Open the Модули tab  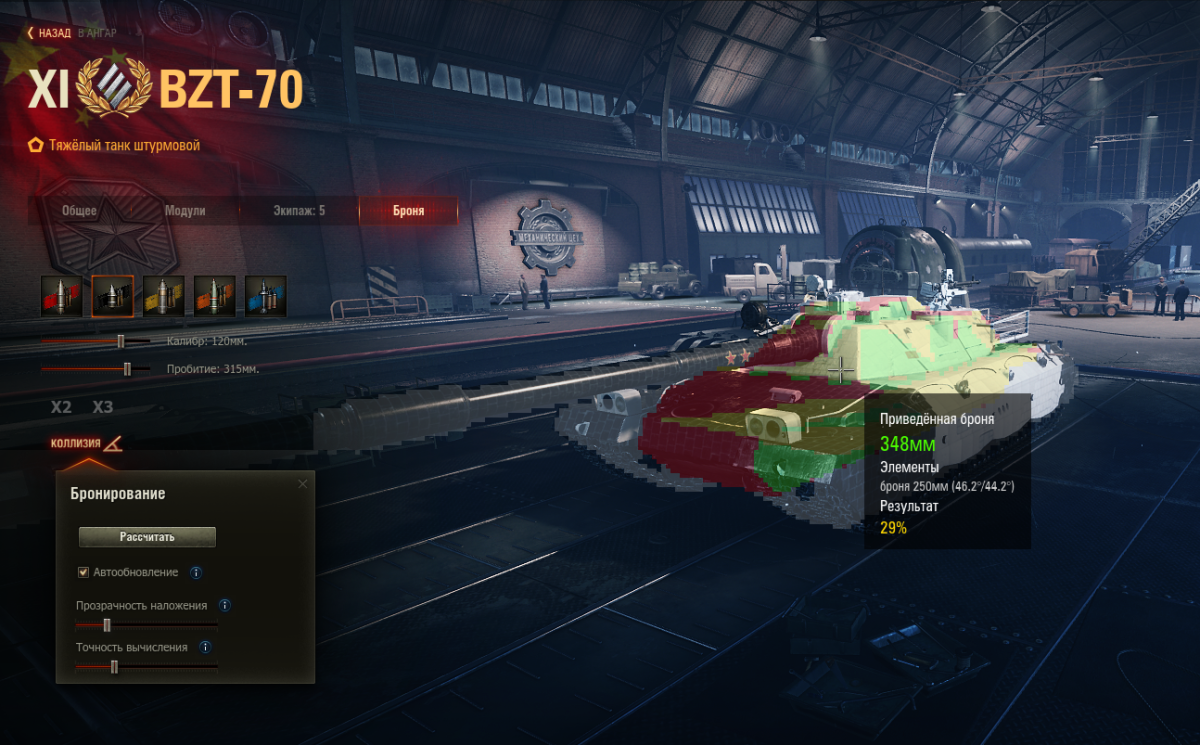click(185, 211)
